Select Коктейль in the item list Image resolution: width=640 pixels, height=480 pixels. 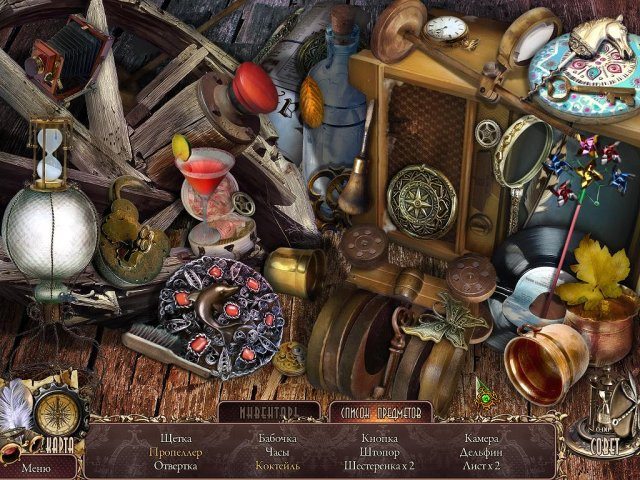pyautogui.click(x=277, y=466)
